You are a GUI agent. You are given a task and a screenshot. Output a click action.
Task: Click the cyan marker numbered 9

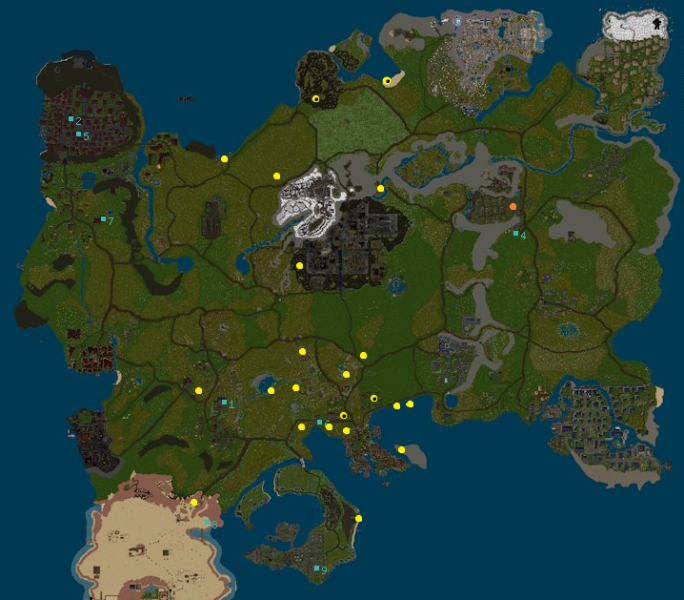316,569
